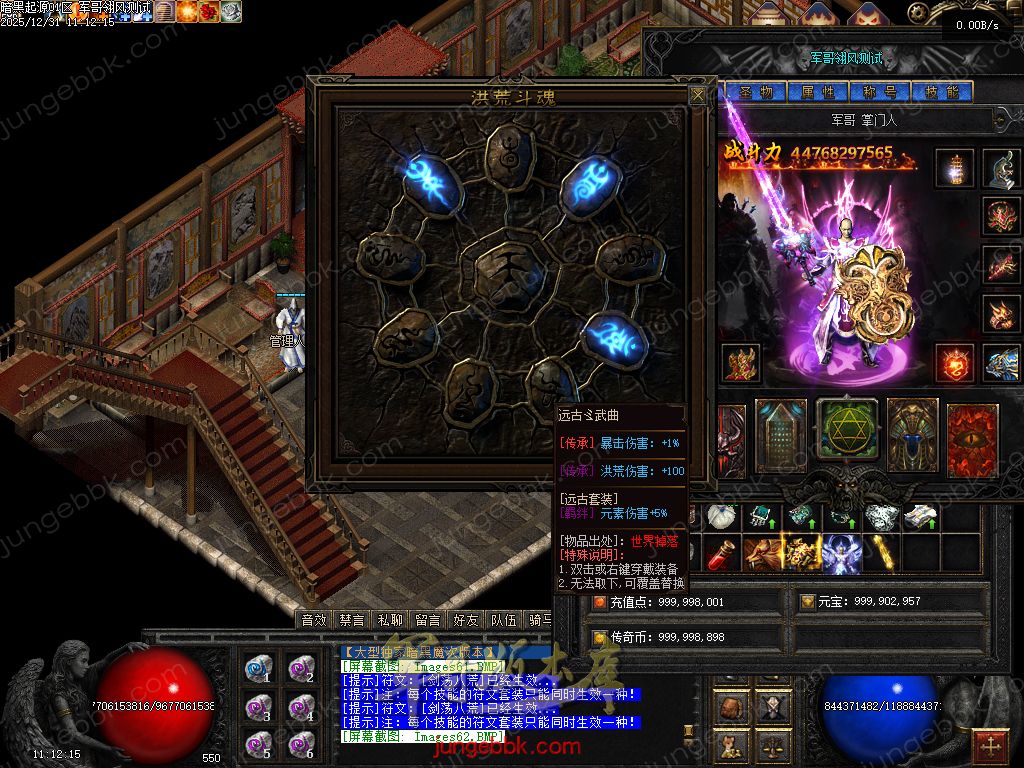
Task: Select the blue dragon-head equipment slot
Action: coord(1001,363)
